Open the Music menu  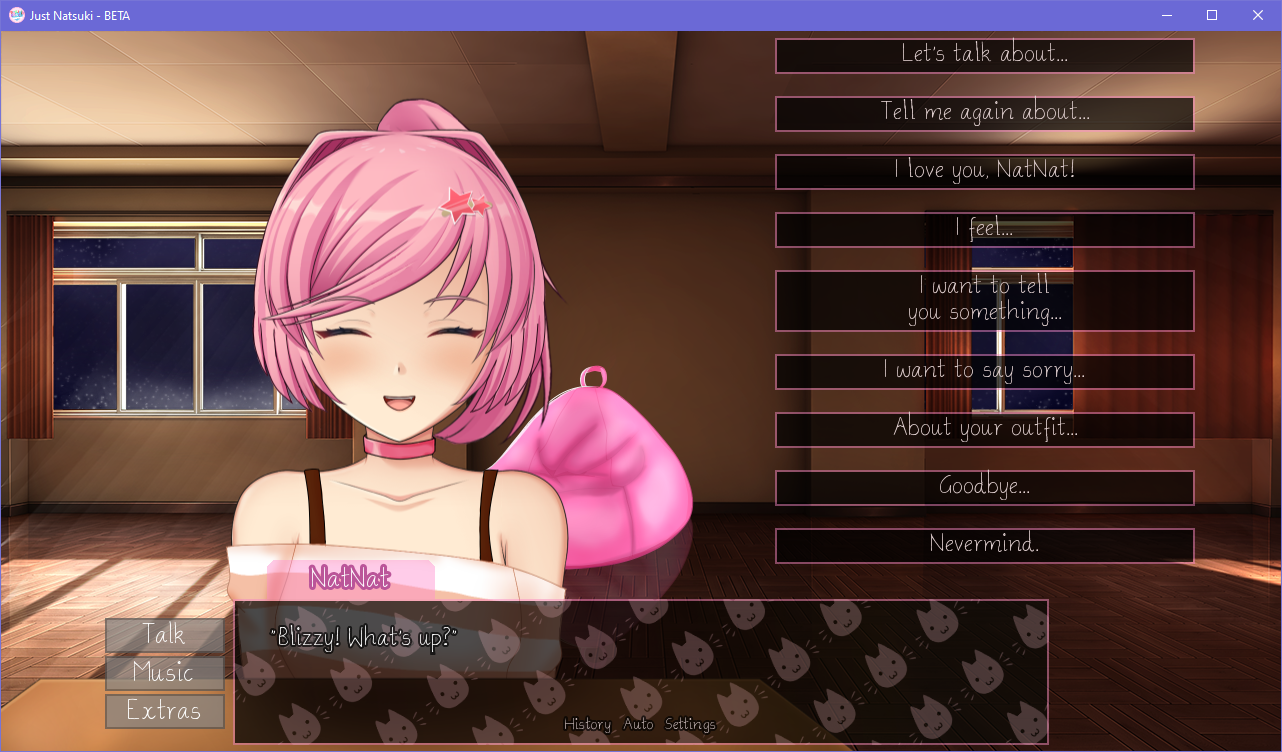tap(165, 673)
